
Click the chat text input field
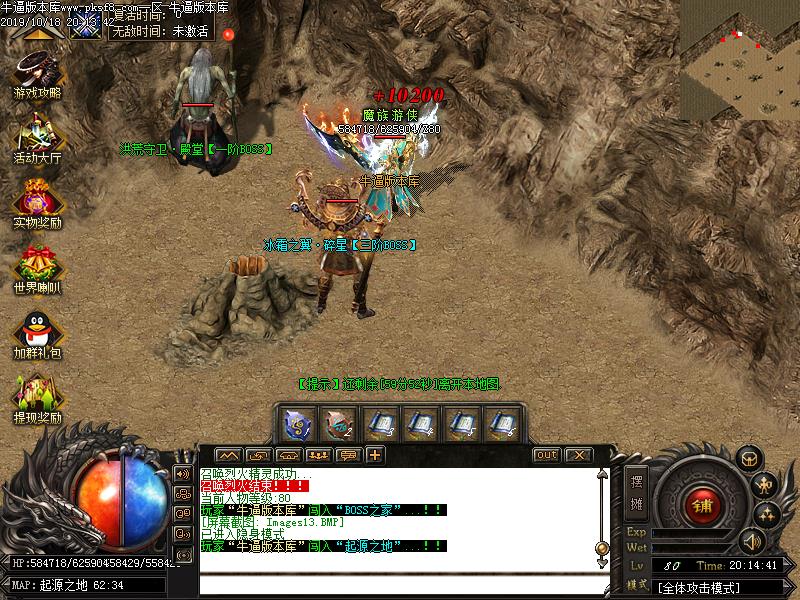(400, 585)
